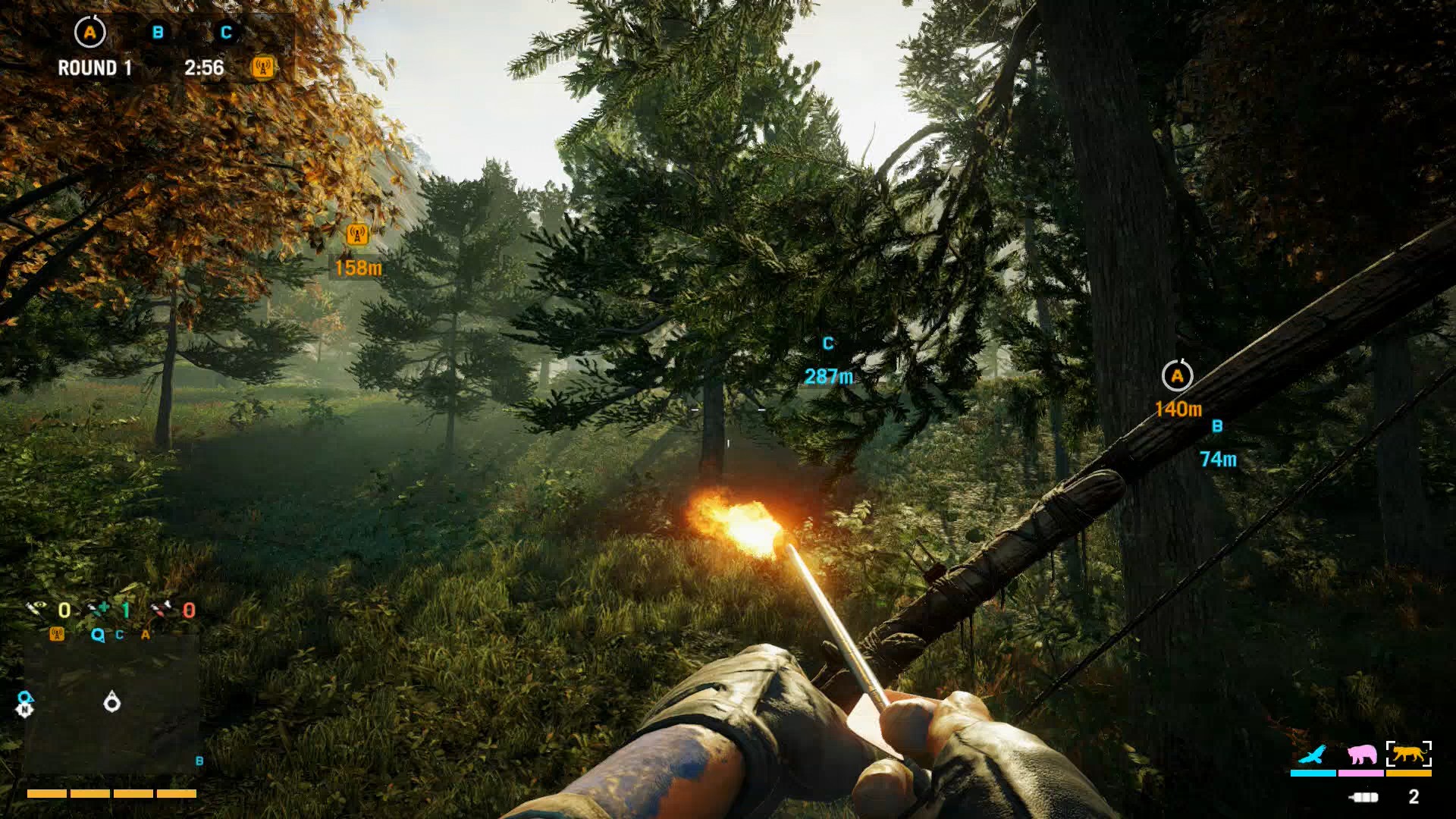The image size is (1456, 819).
Task: Click the north compass indicator on the minimap
Action: click(x=27, y=709)
